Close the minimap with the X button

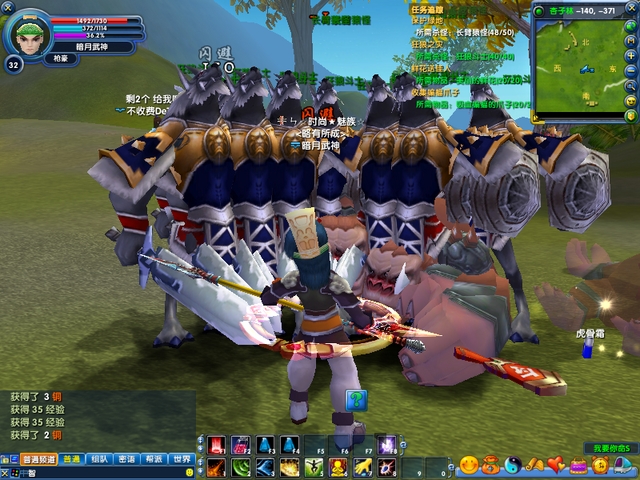[631, 9]
